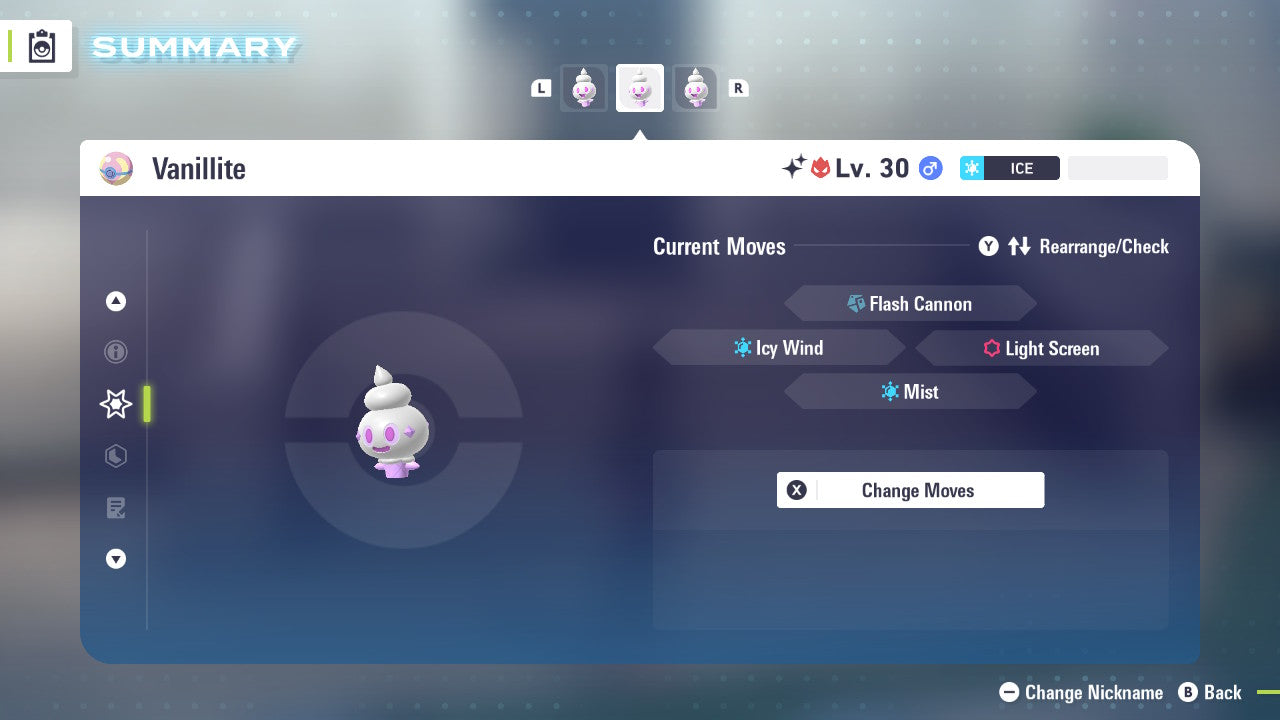Click the down arrow below the sidebar icons
The image size is (1280, 720).
coord(116,559)
